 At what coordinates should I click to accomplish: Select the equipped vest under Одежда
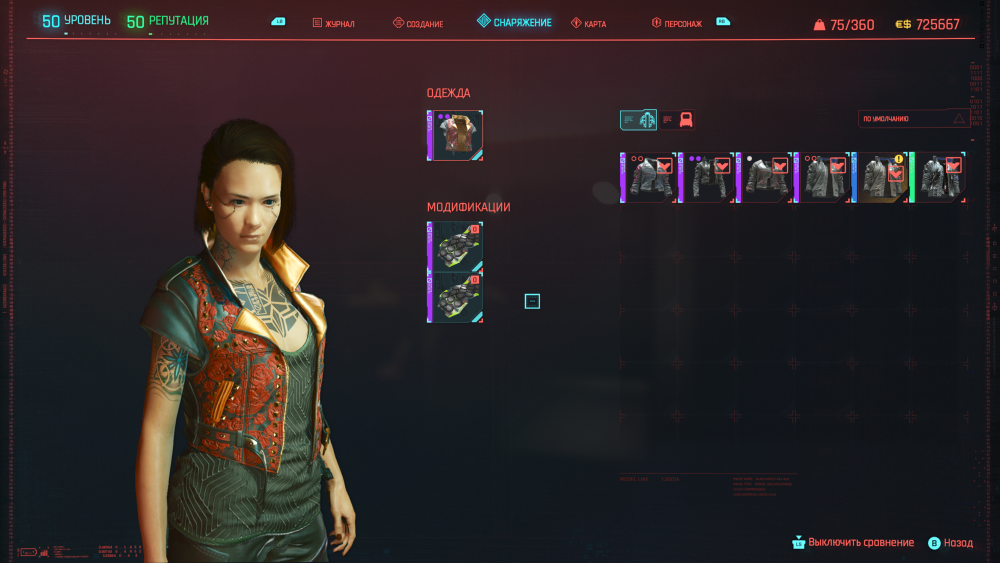[x=456, y=136]
